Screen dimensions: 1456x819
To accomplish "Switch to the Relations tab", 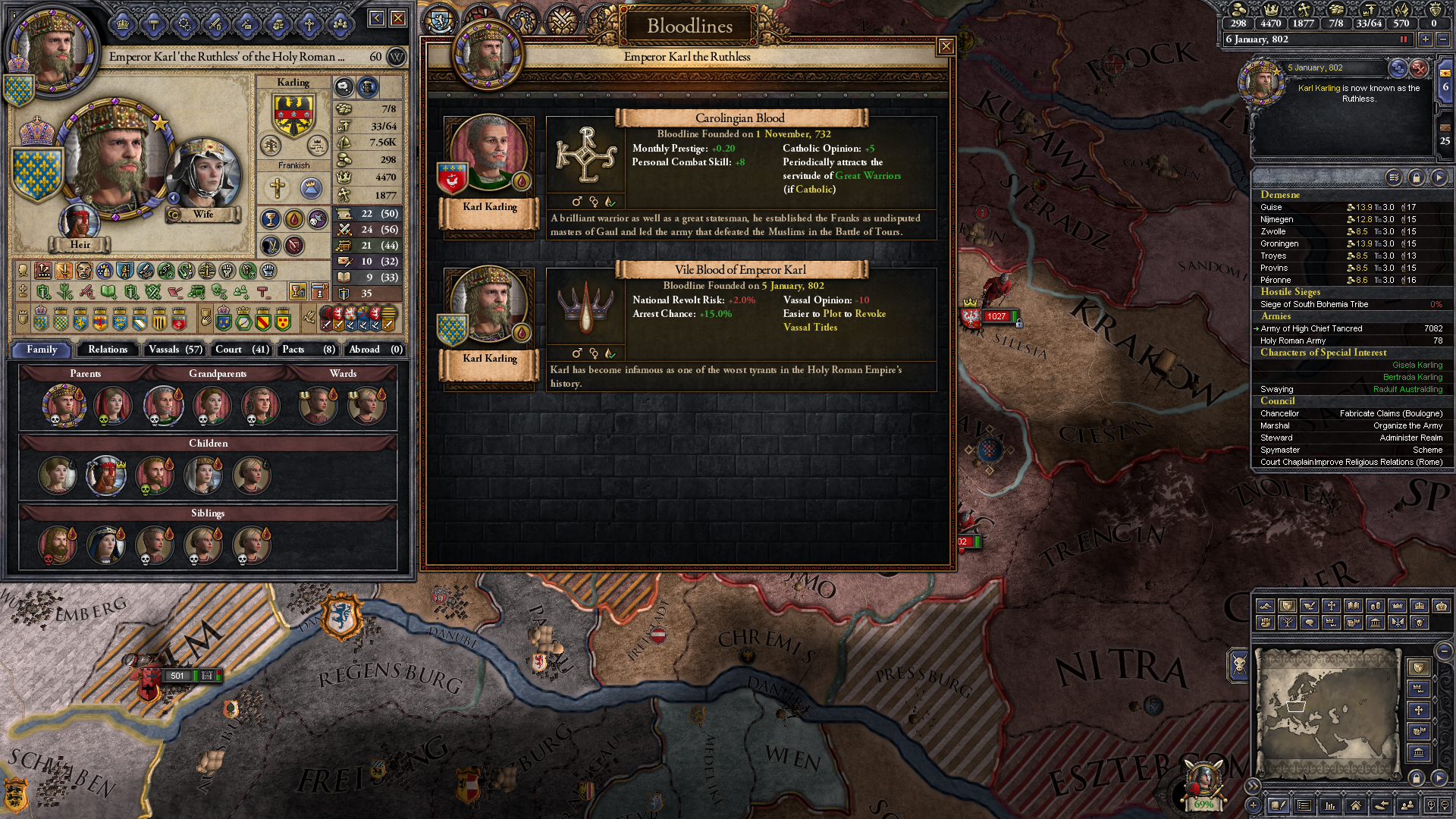I will 108,350.
